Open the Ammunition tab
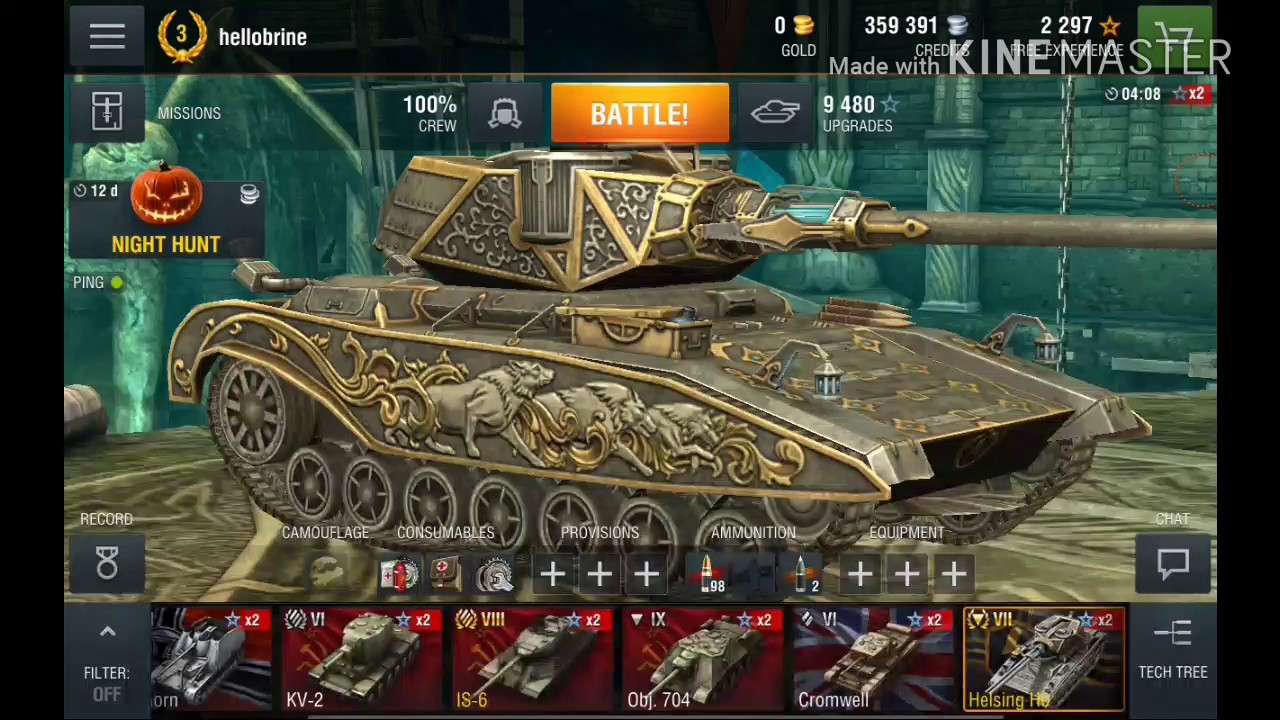 click(x=753, y=532)
